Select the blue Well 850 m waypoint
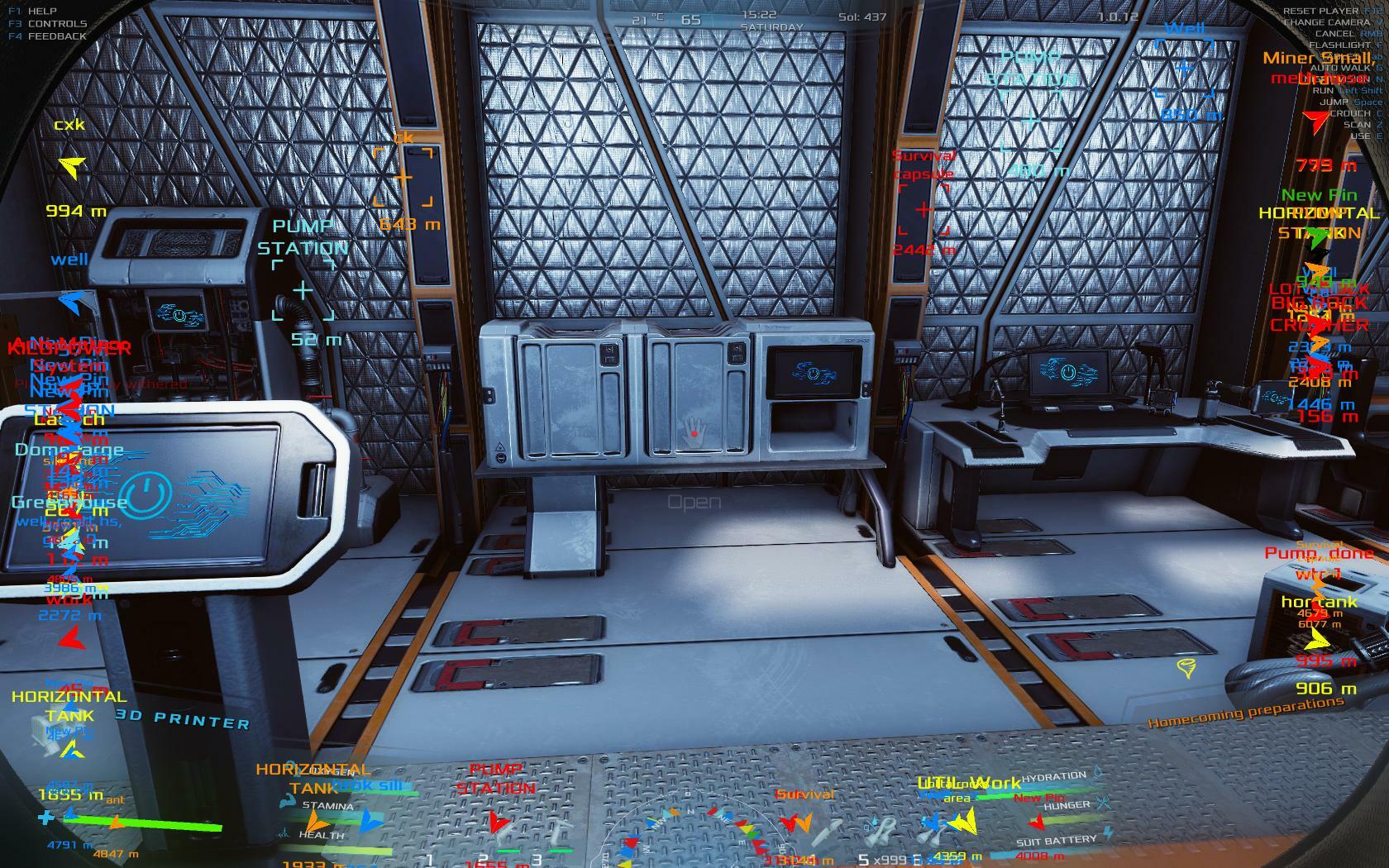 (x=1184, y=68)
